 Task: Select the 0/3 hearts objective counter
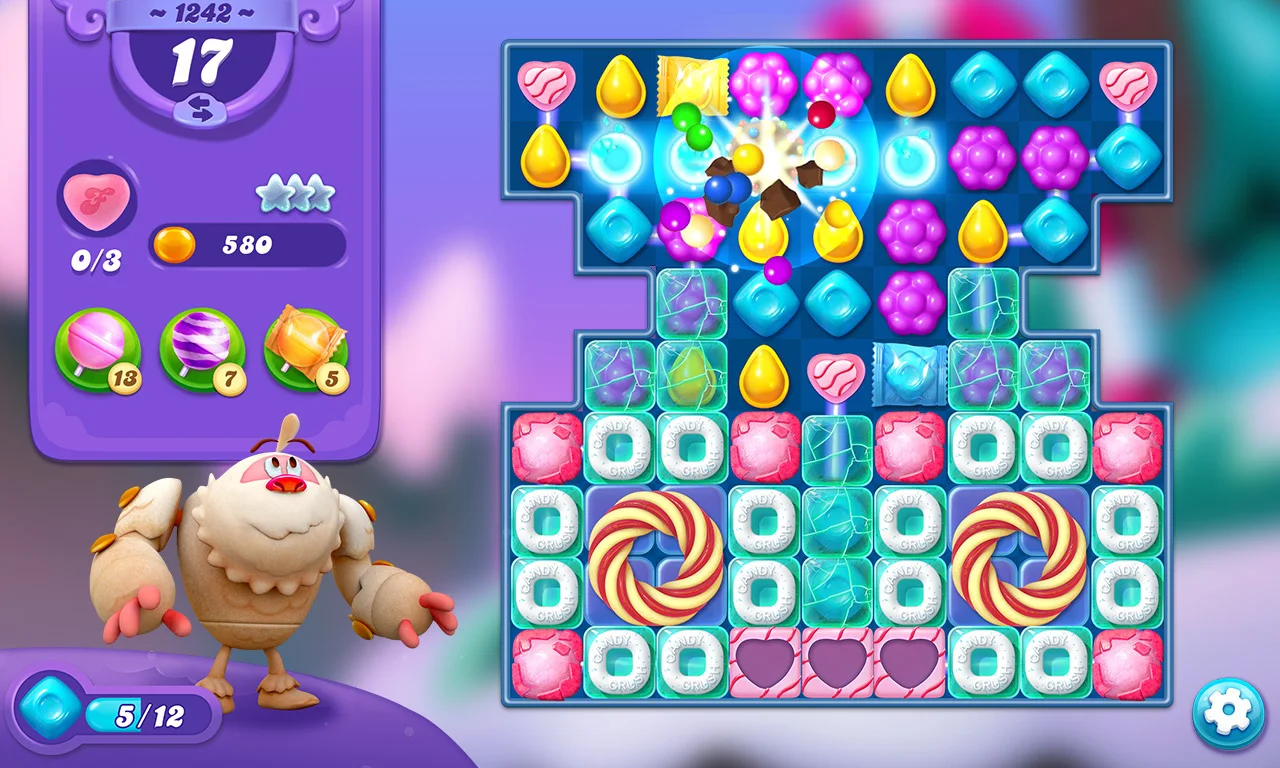(96, 258)
